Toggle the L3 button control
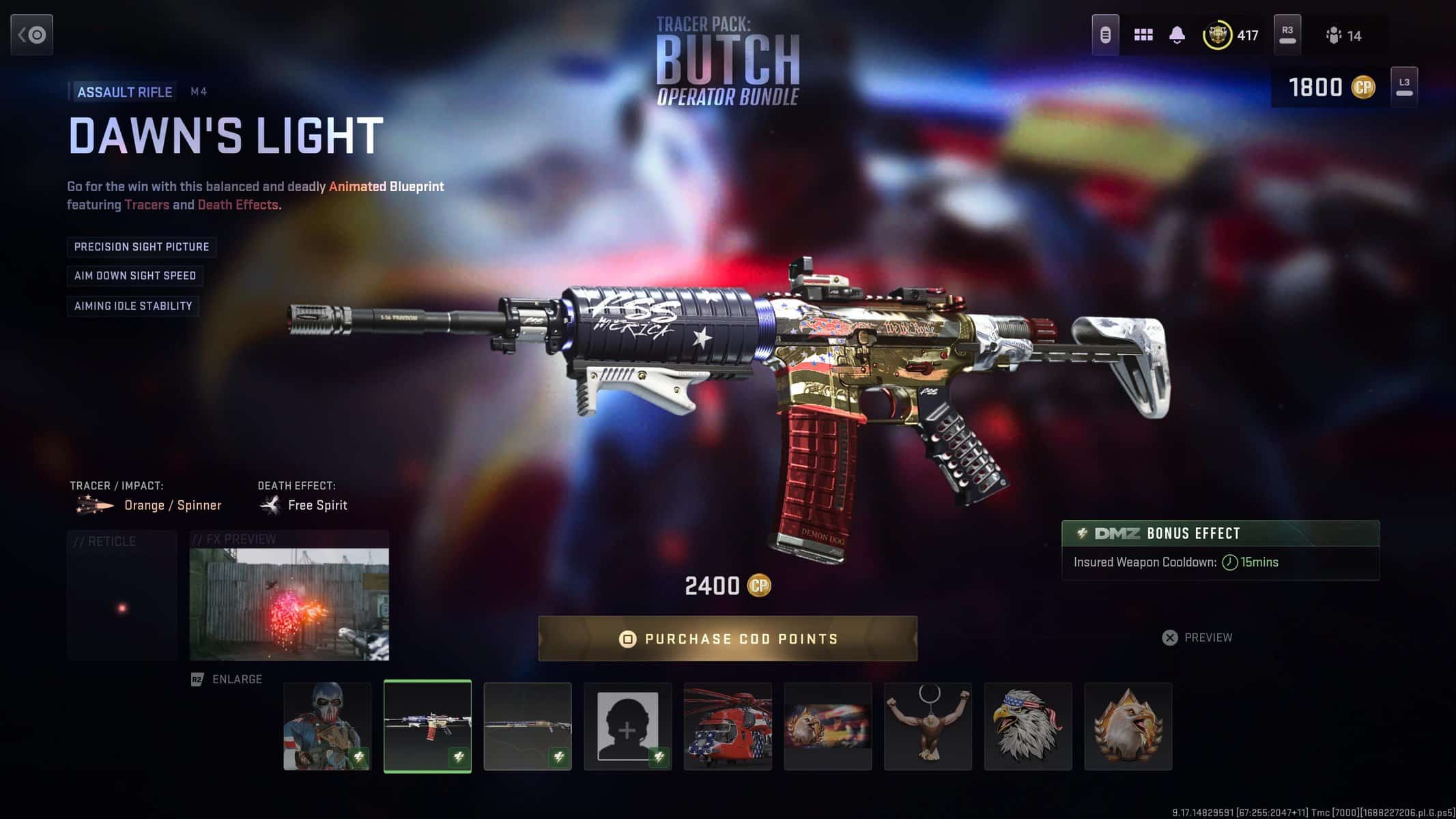This screenshot has width=1456, height=819. click(x=1404, y=87)
